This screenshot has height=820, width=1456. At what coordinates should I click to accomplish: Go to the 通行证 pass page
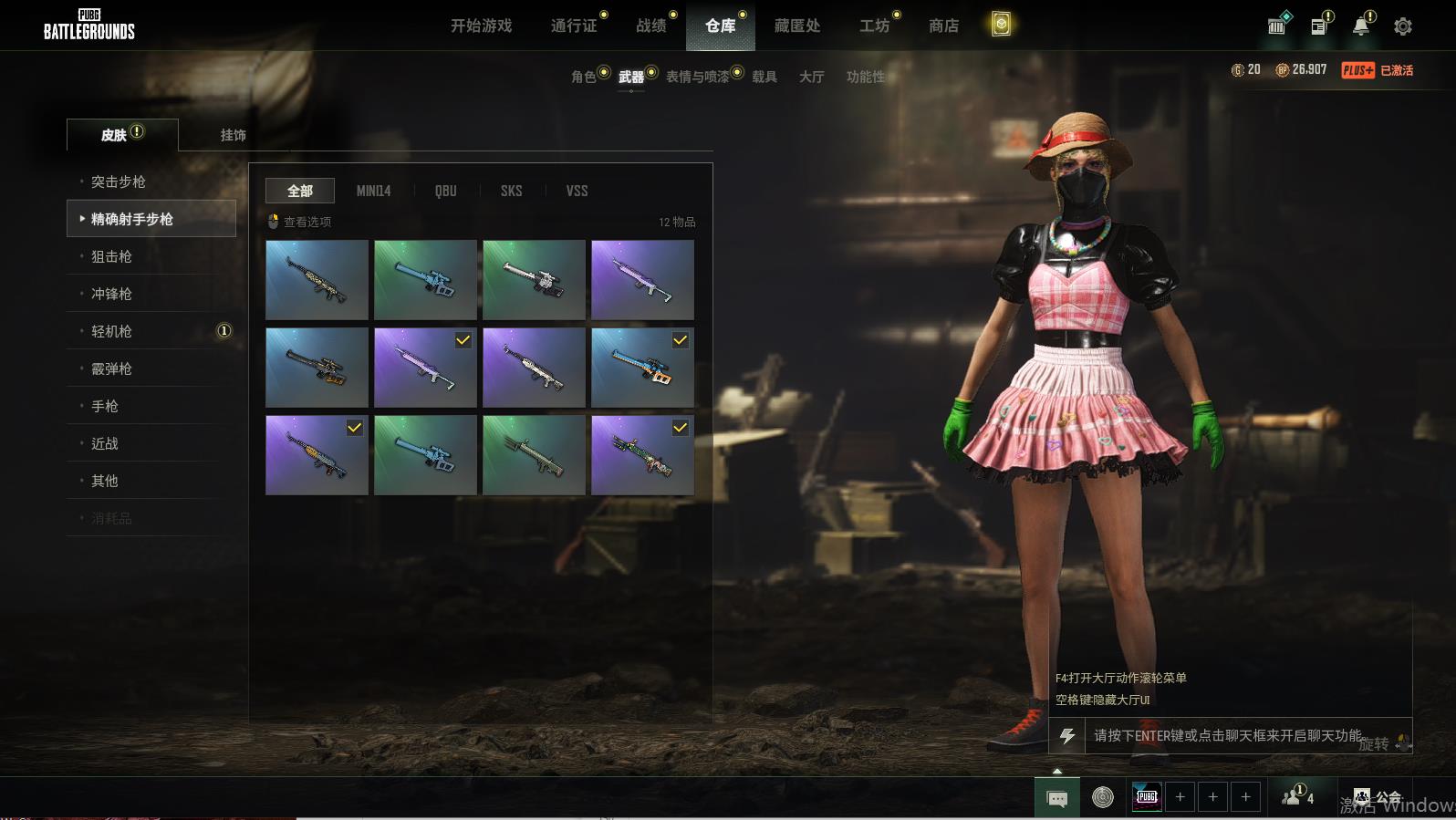pos(574,26)
